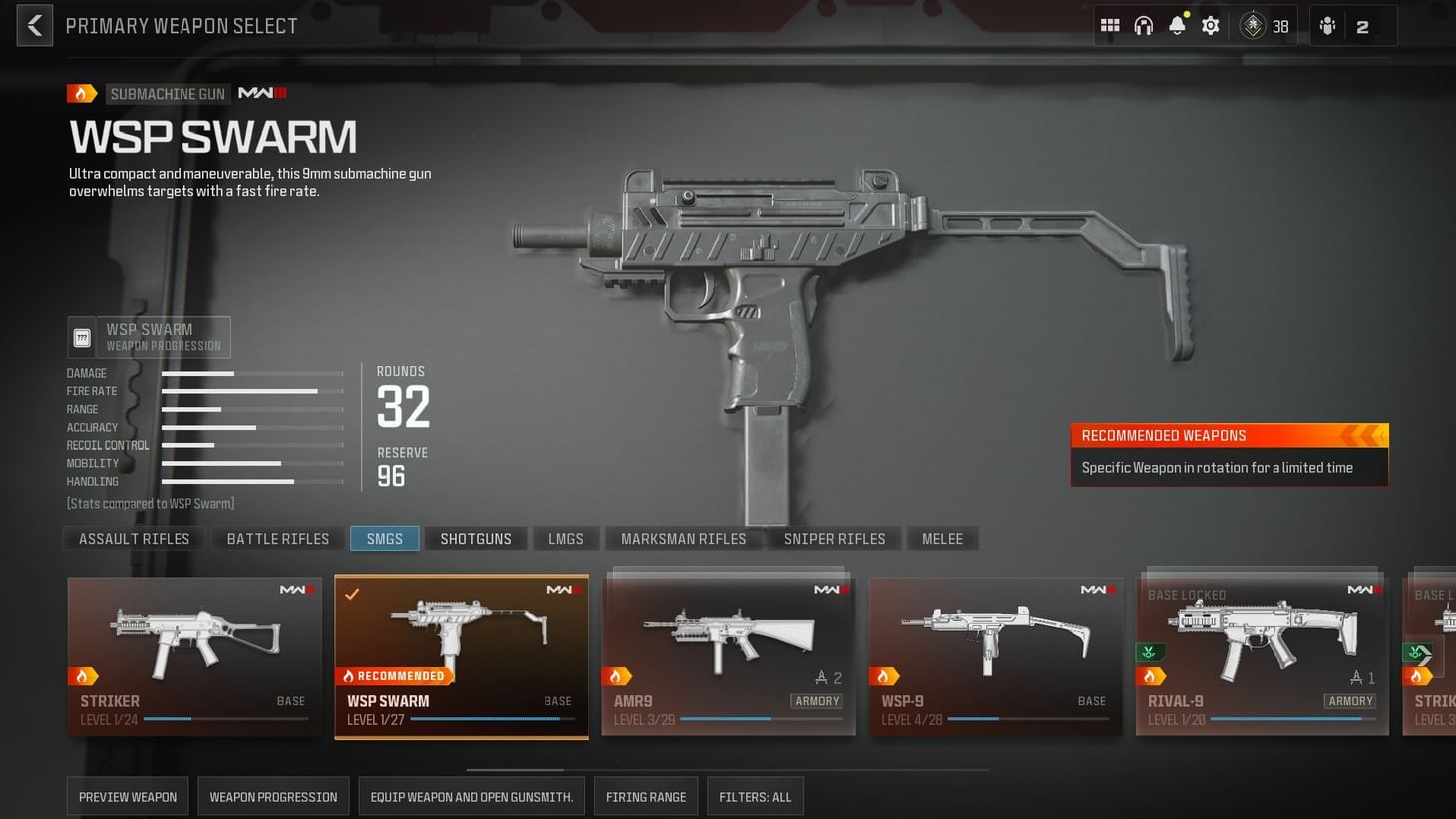Click the battle pass rank 38 emblem
This screenshot has width=1456, height=819.
1253,25
